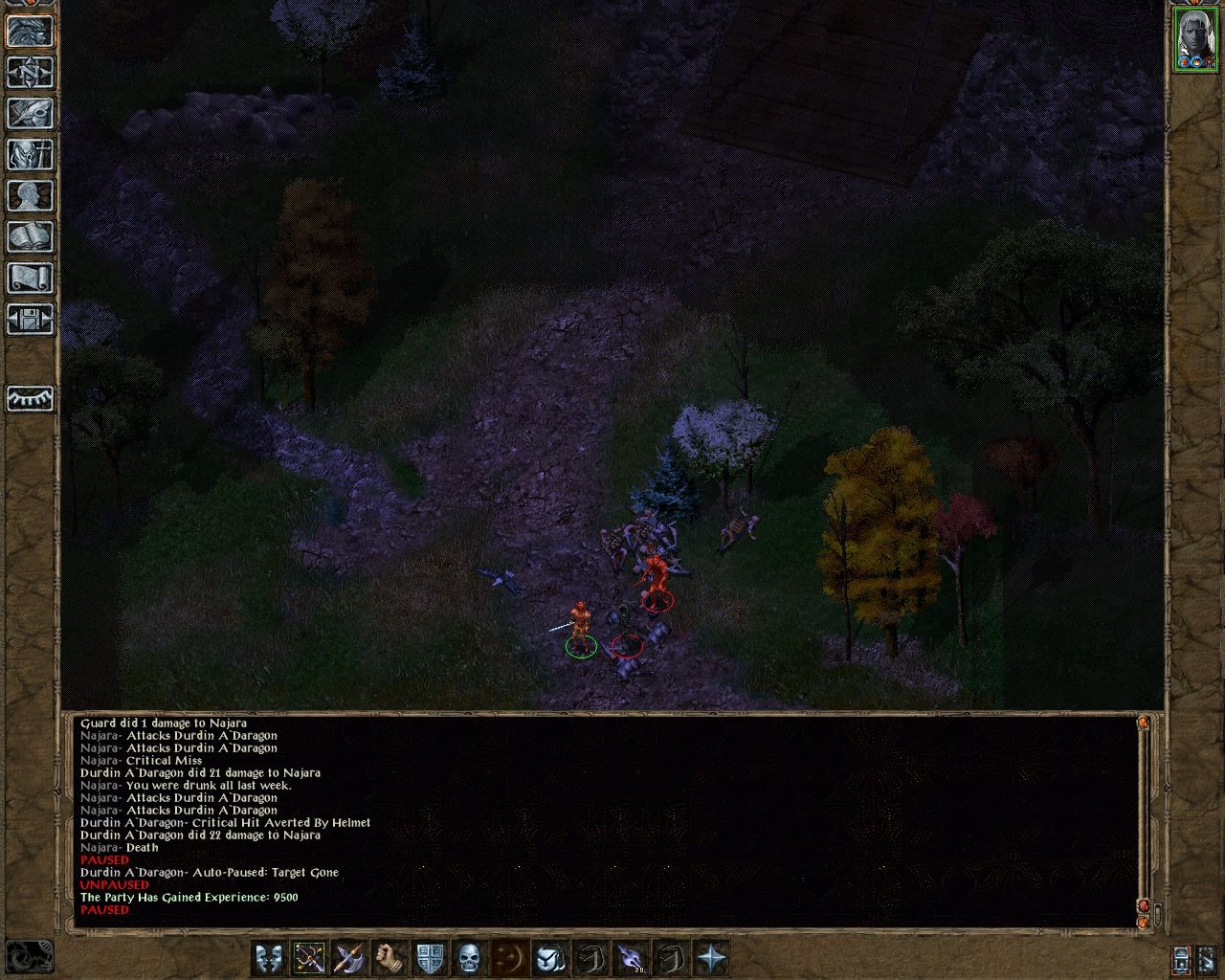1225x980 pixels.
Task: Click the rest eye button
Action: [30, 397]
